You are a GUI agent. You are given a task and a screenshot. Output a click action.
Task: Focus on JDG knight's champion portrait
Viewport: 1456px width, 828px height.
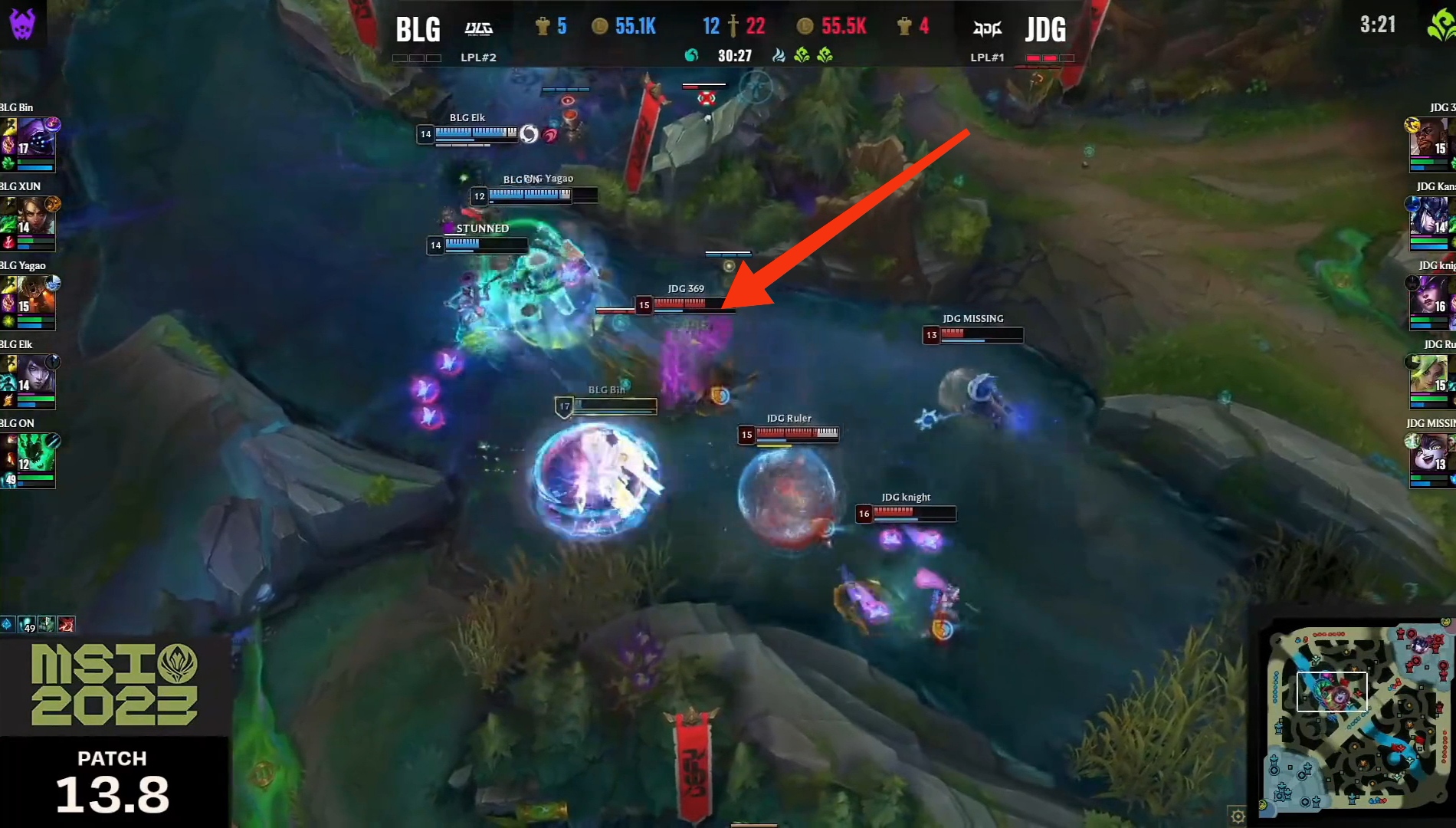point(1430,295)
